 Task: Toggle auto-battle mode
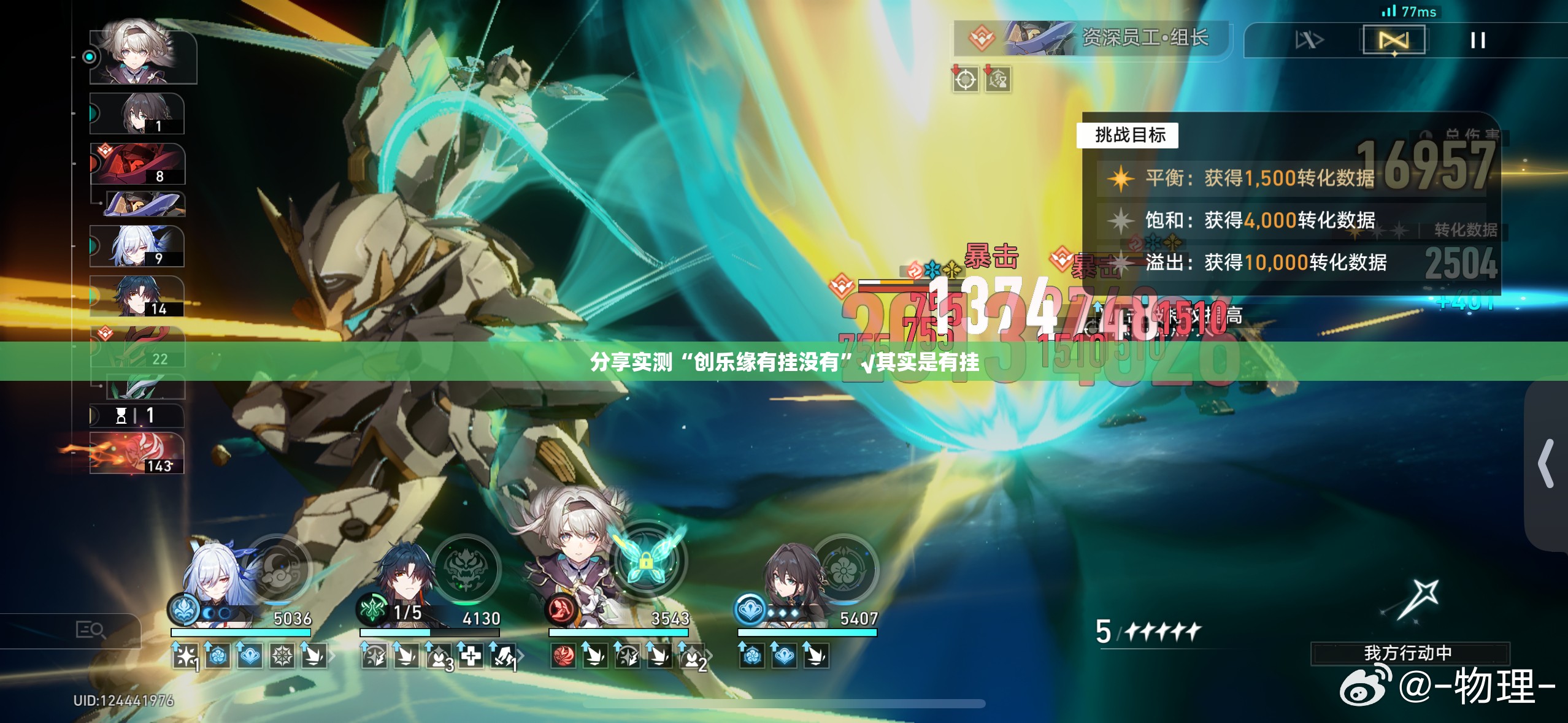(1393, 40)
